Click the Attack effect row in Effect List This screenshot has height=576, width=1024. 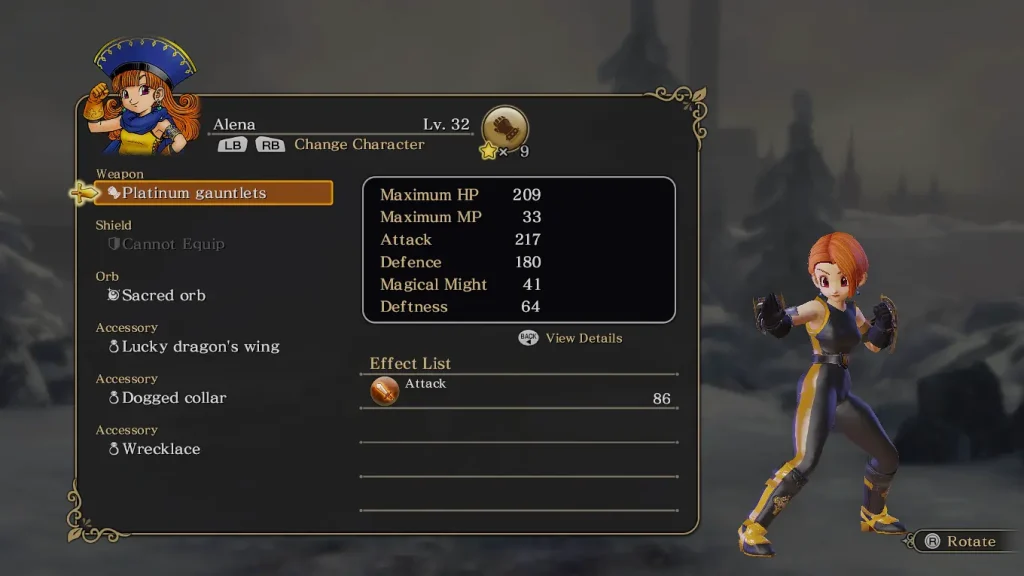tap(519, 391)
